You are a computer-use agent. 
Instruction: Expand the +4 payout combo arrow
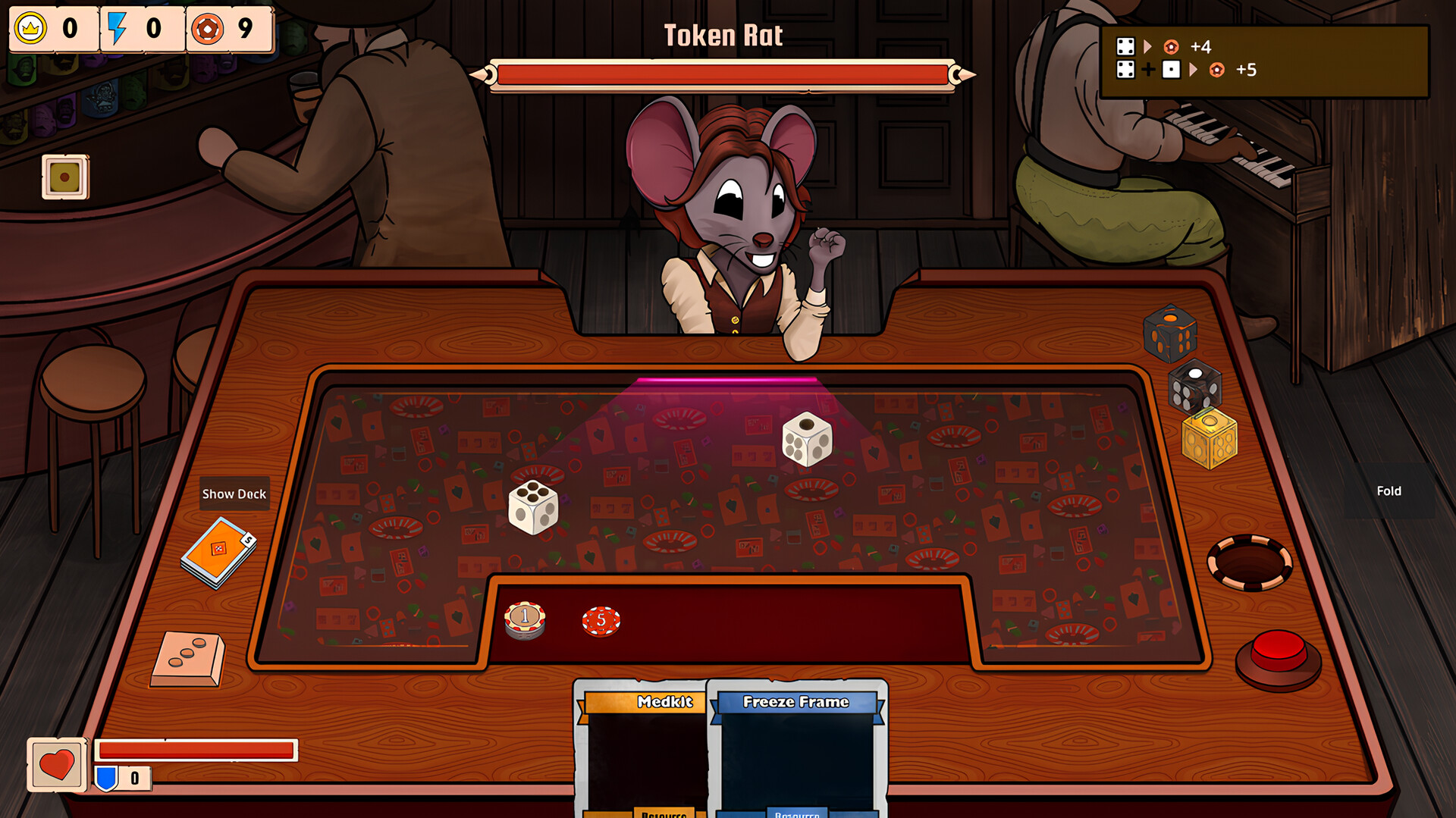pyautogui.click(x=1148, y=47)
